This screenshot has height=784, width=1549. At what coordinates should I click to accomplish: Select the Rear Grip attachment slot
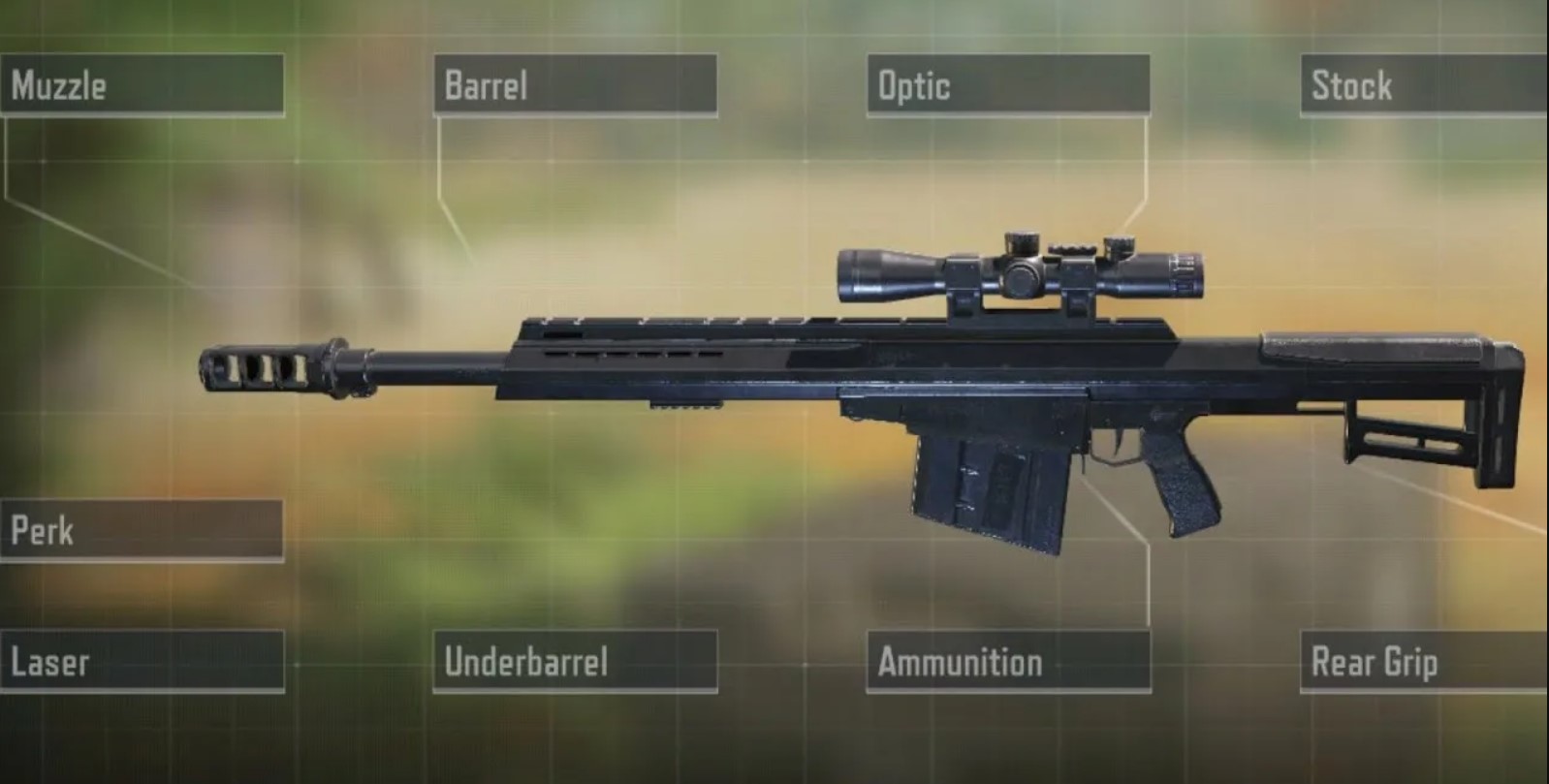(1423, 662)
